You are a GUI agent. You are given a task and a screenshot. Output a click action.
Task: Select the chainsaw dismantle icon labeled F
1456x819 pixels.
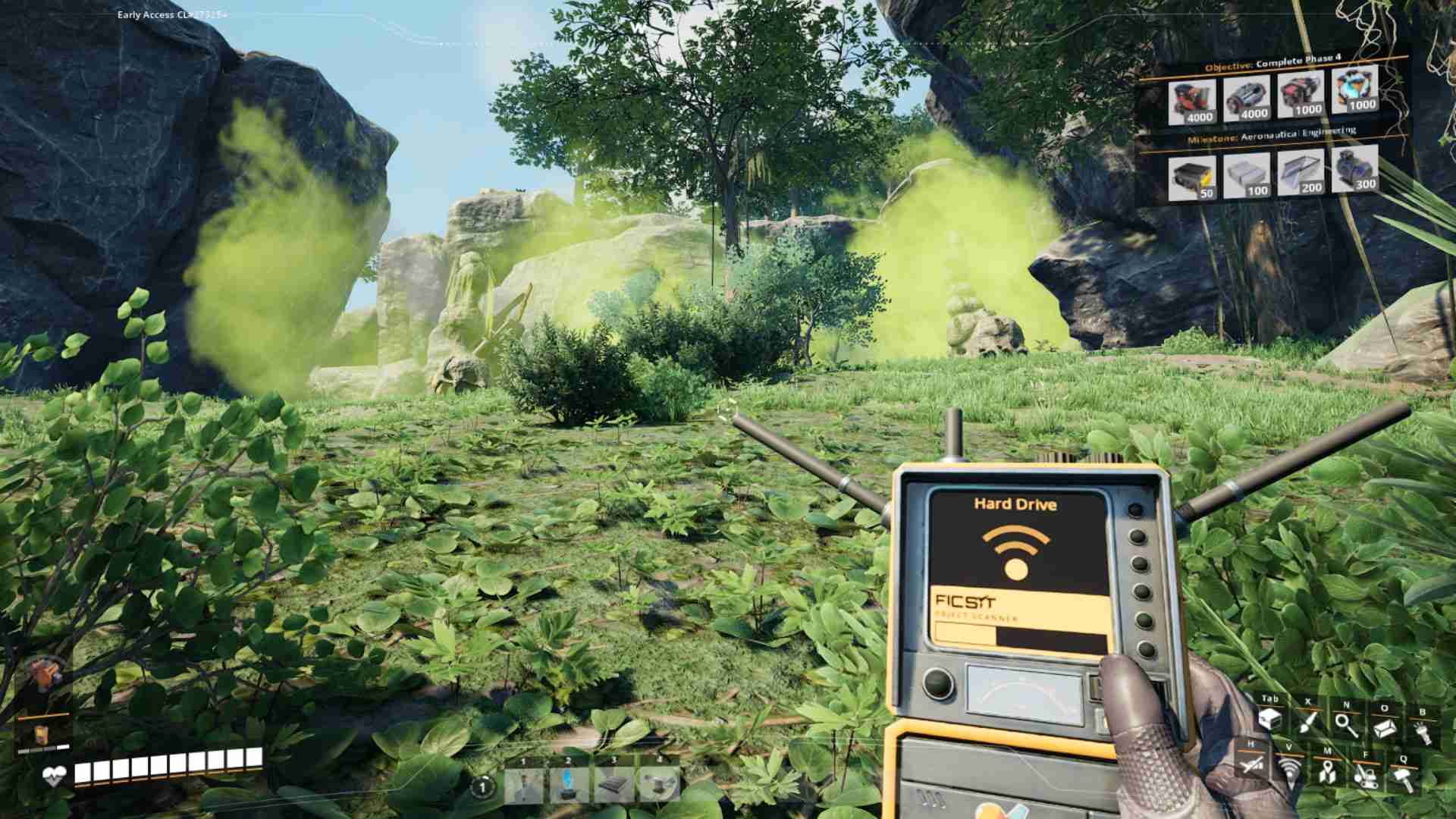pos(1365,779)
